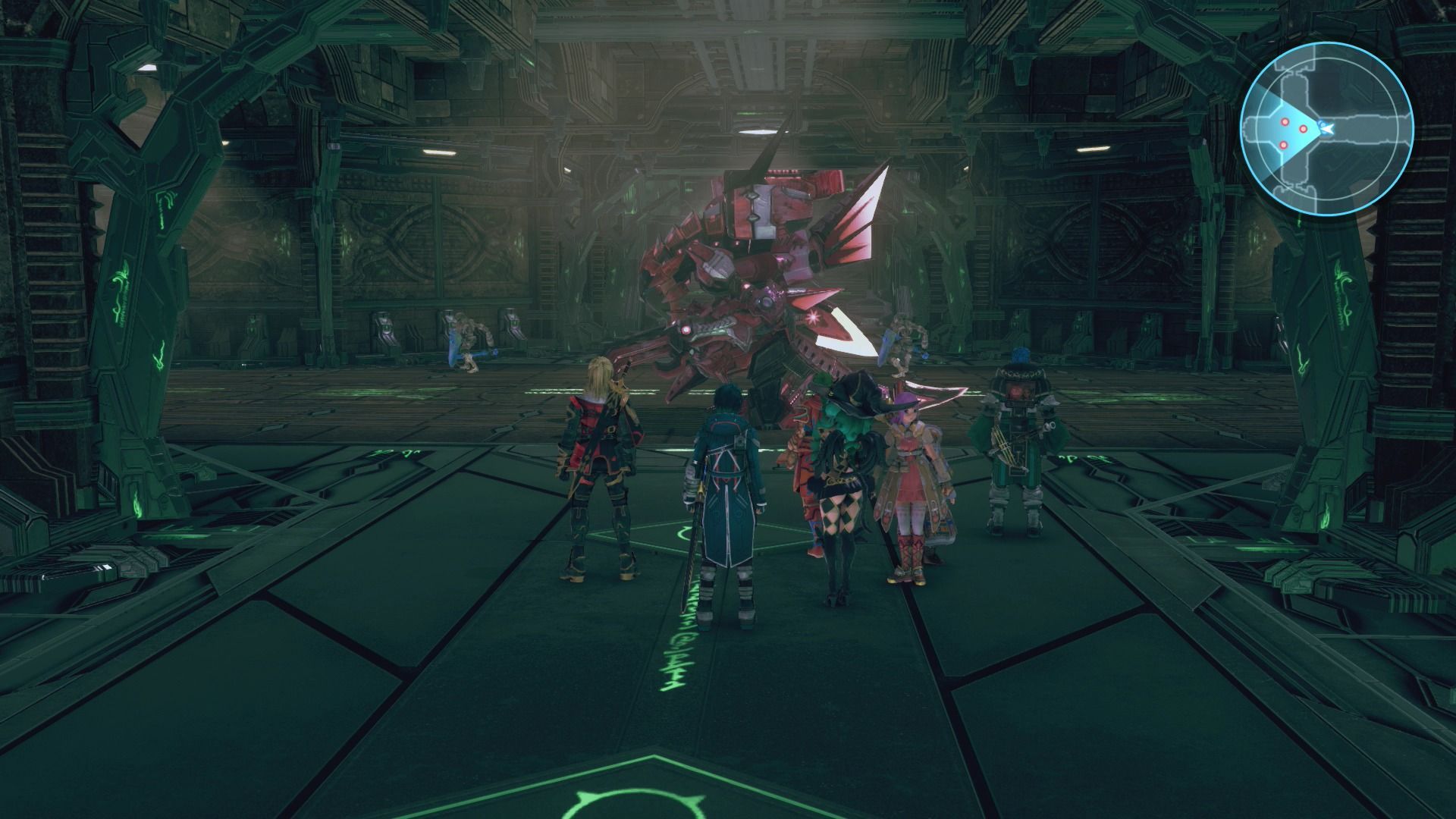This screenshot has width=1456, height=819.
Task: Click the circular minimap
Action: (x=1326, y=129)
